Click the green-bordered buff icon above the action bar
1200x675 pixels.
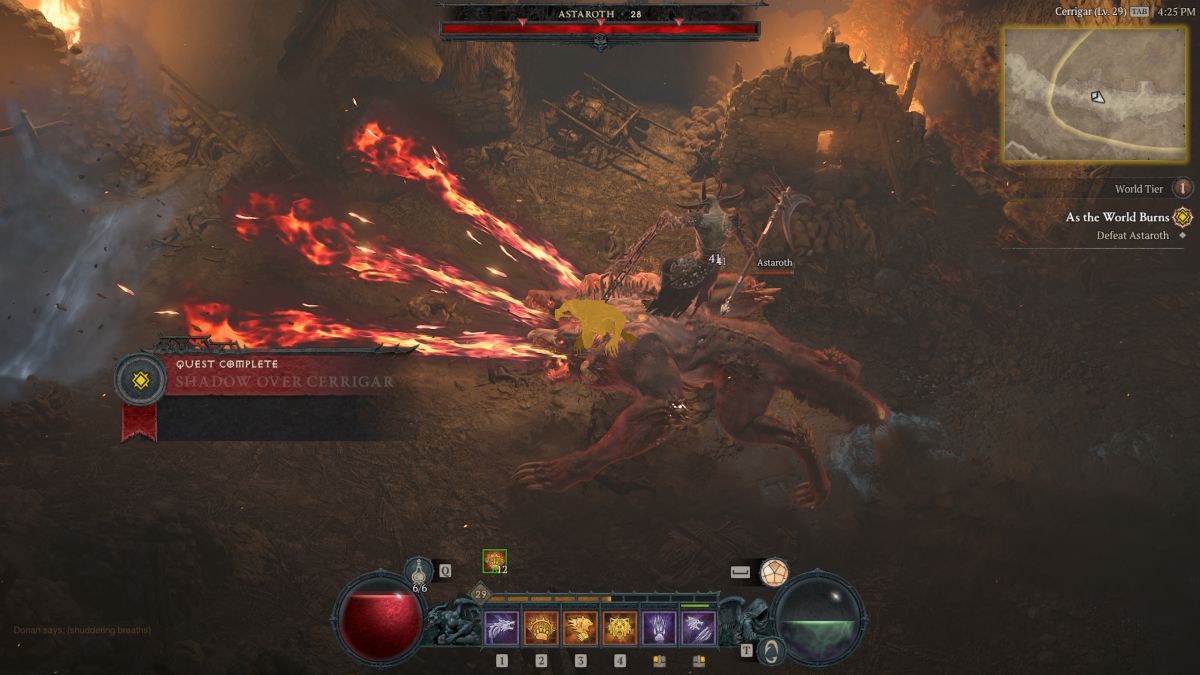click(x=494, y=561)
